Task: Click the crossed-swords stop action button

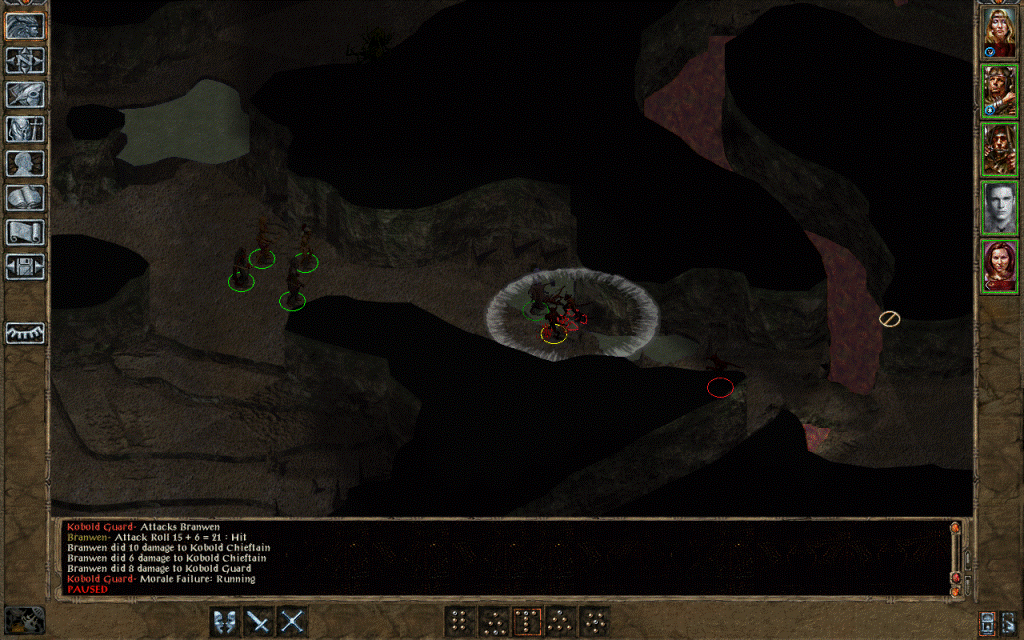Action: (291, 622)
